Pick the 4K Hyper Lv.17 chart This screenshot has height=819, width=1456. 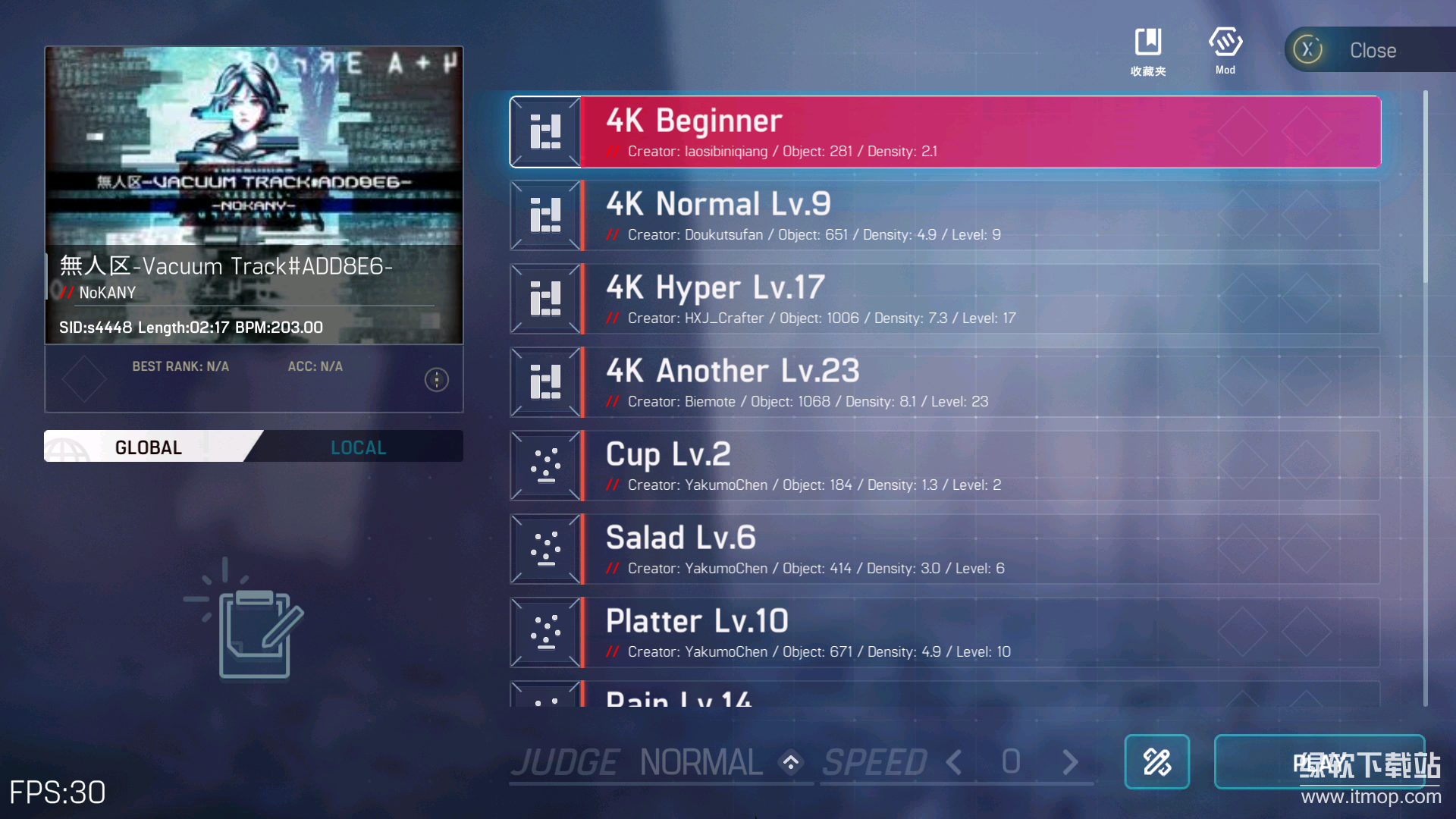pyautogui.click(x=944, y=299)
